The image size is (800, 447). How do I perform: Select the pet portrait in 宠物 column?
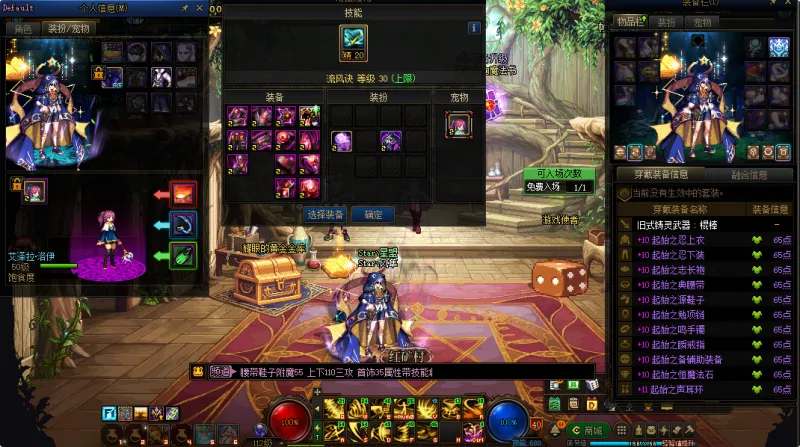457,124
